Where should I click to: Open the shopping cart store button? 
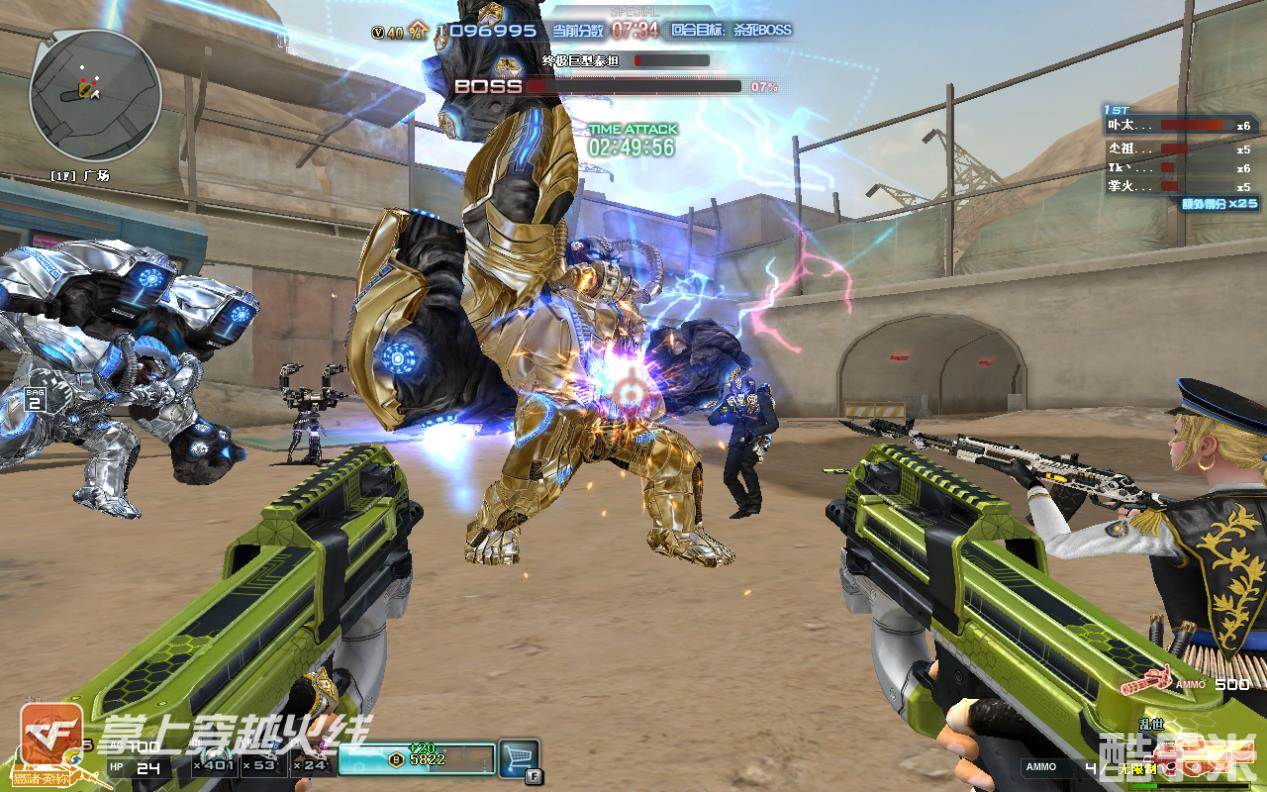pos(518,758)
